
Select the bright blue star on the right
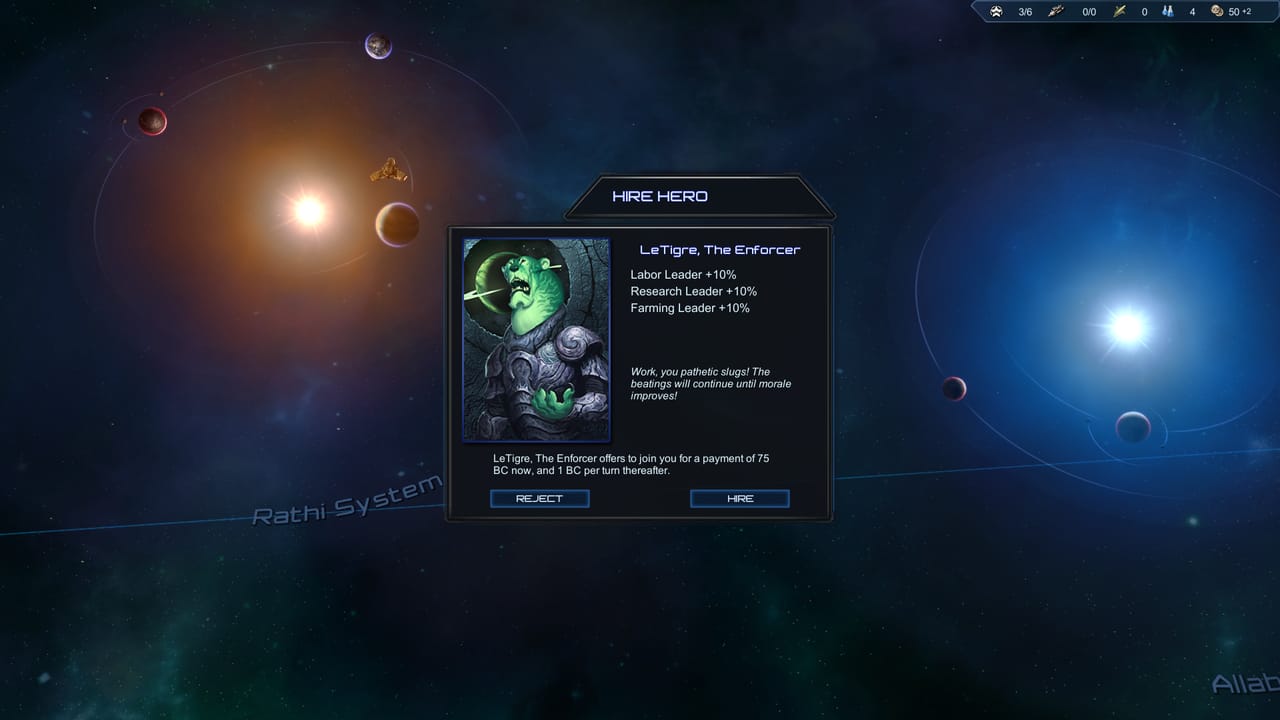pos(1128,327)
